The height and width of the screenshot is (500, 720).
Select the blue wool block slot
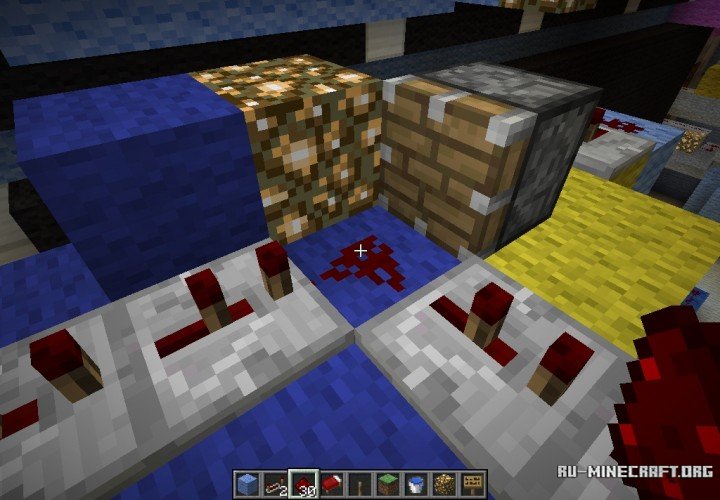coord(247,483)
